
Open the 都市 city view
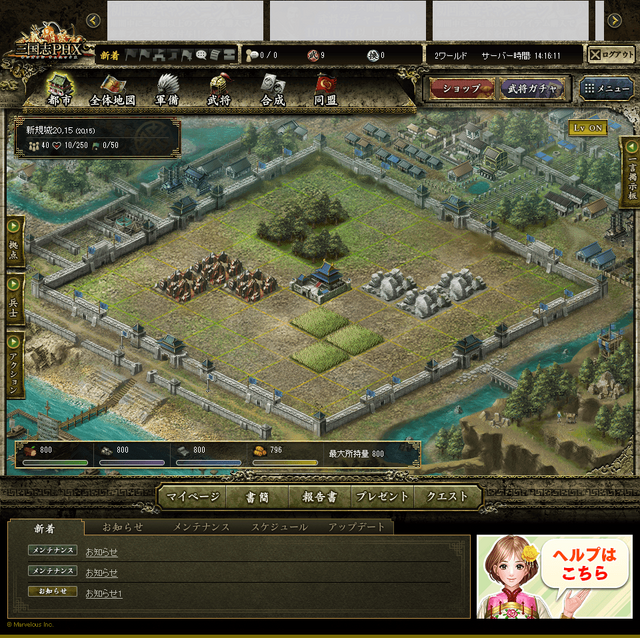[x=59, y=90]
